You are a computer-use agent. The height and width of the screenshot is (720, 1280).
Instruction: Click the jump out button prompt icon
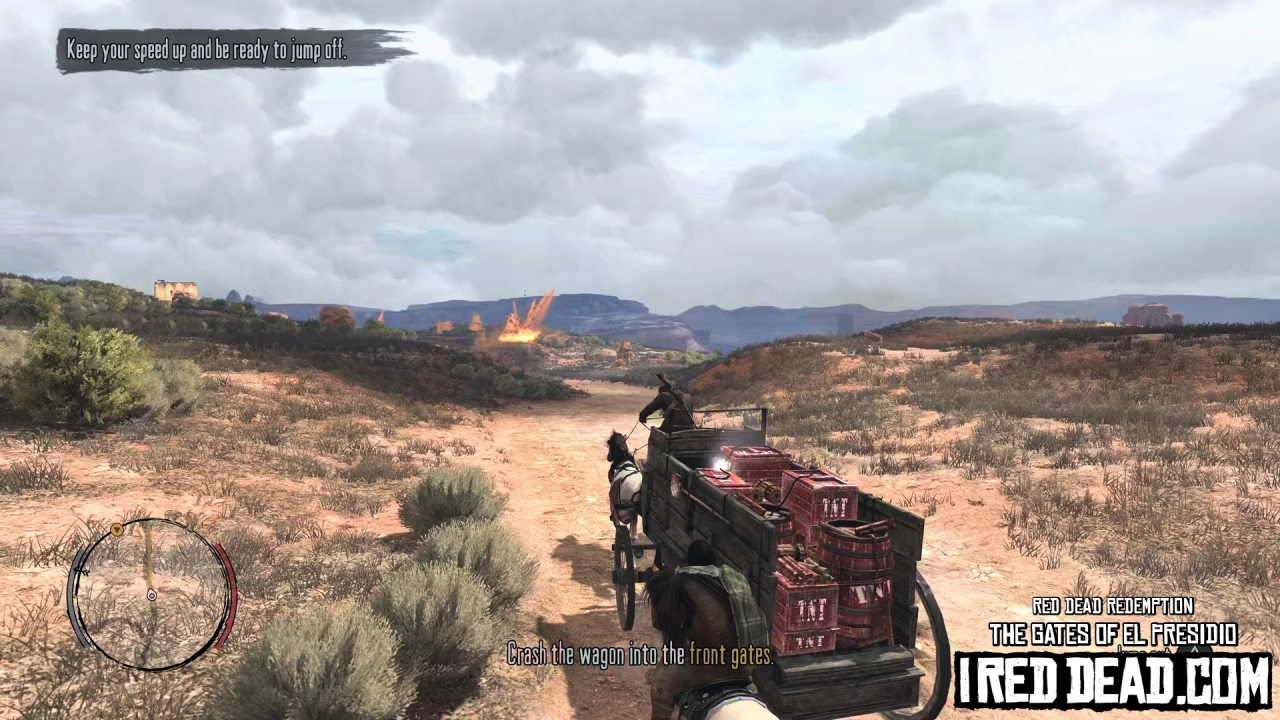(1196, 651)
